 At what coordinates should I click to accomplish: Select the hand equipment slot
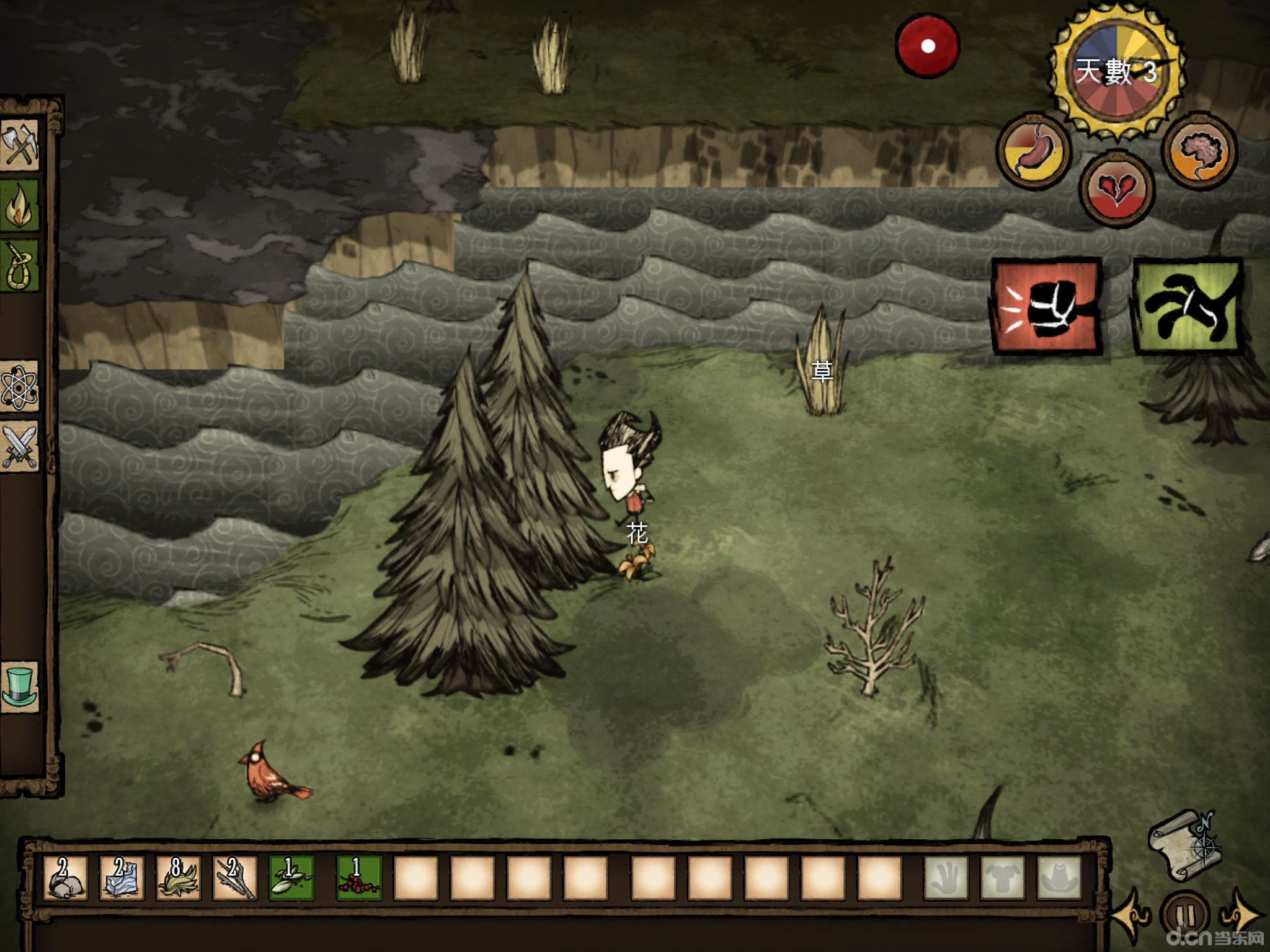[x=946, y=877]
